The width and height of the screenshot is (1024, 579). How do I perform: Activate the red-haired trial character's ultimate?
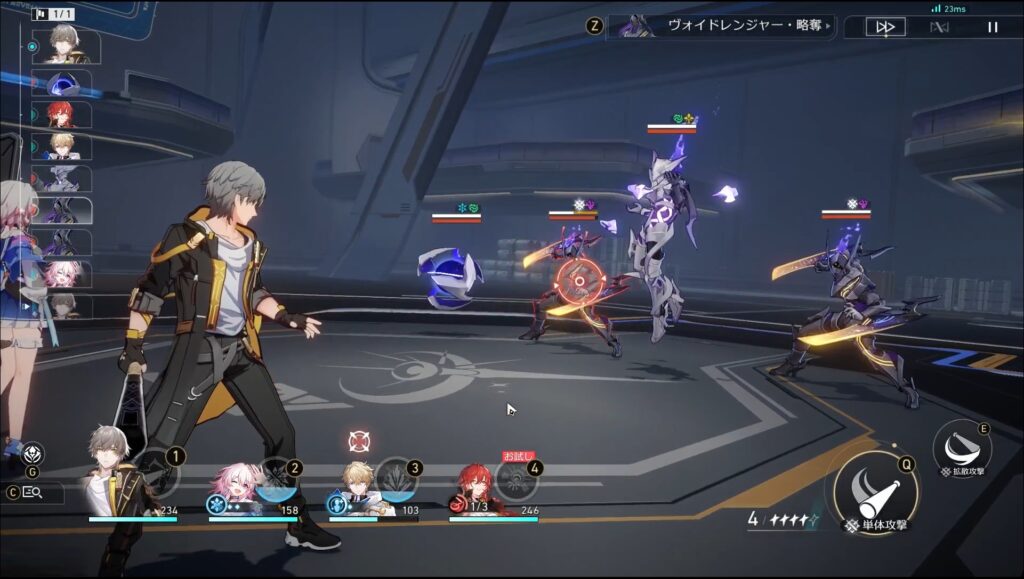click(x=517, y=479)
